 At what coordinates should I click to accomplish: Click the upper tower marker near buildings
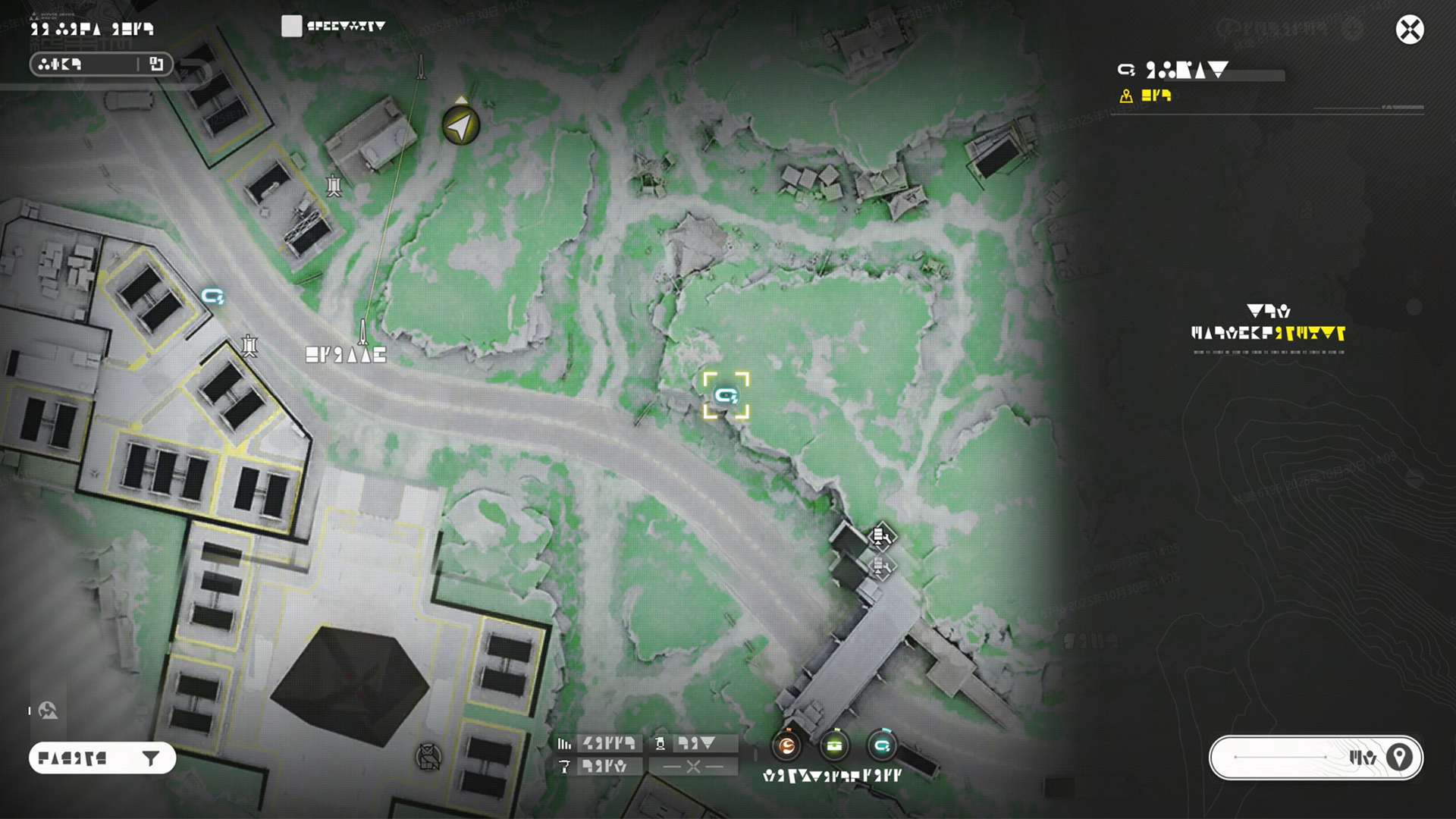pyautogui.click(x=334, y=185)
